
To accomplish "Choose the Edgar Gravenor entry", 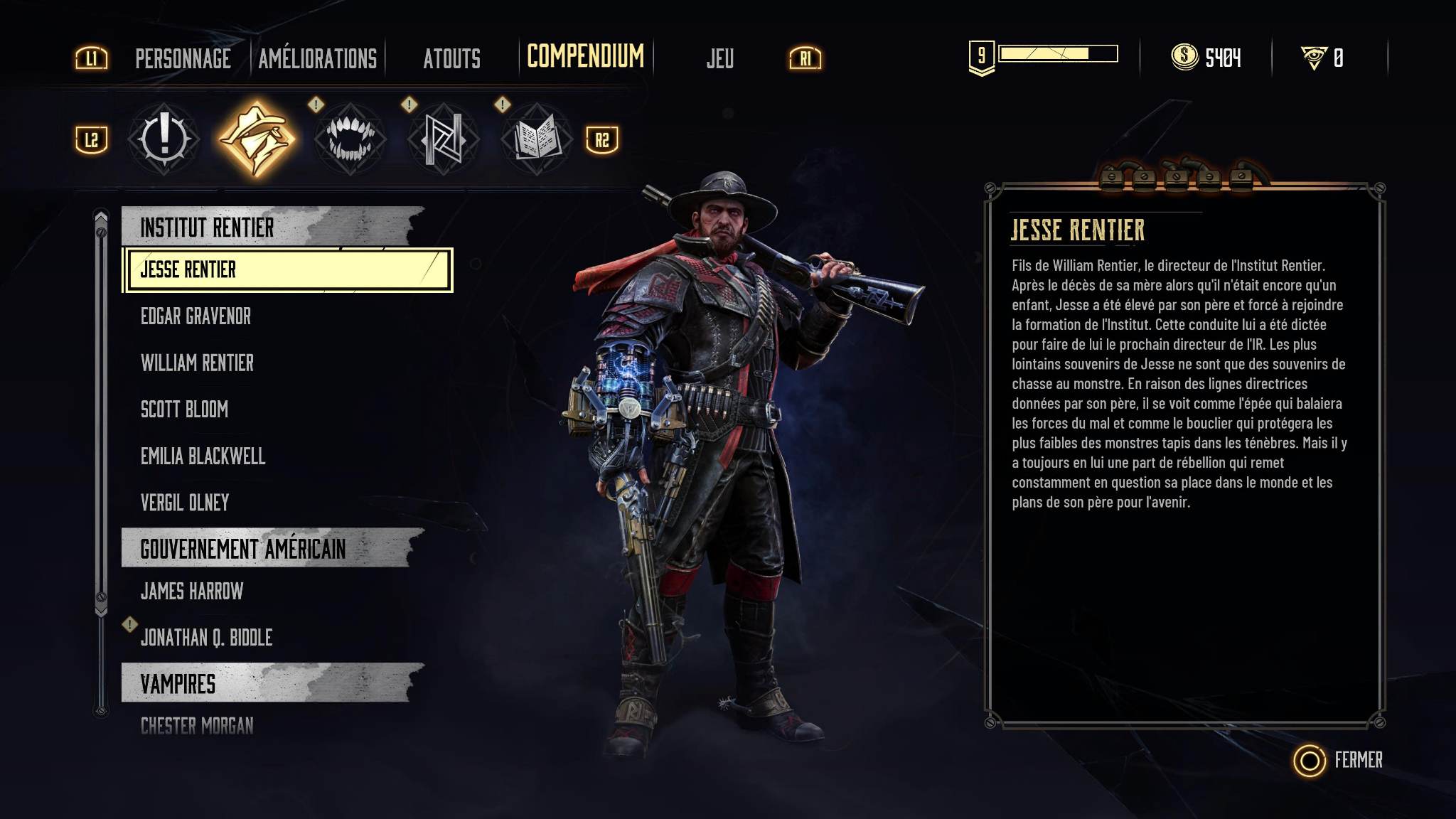I will pos(196,316).
